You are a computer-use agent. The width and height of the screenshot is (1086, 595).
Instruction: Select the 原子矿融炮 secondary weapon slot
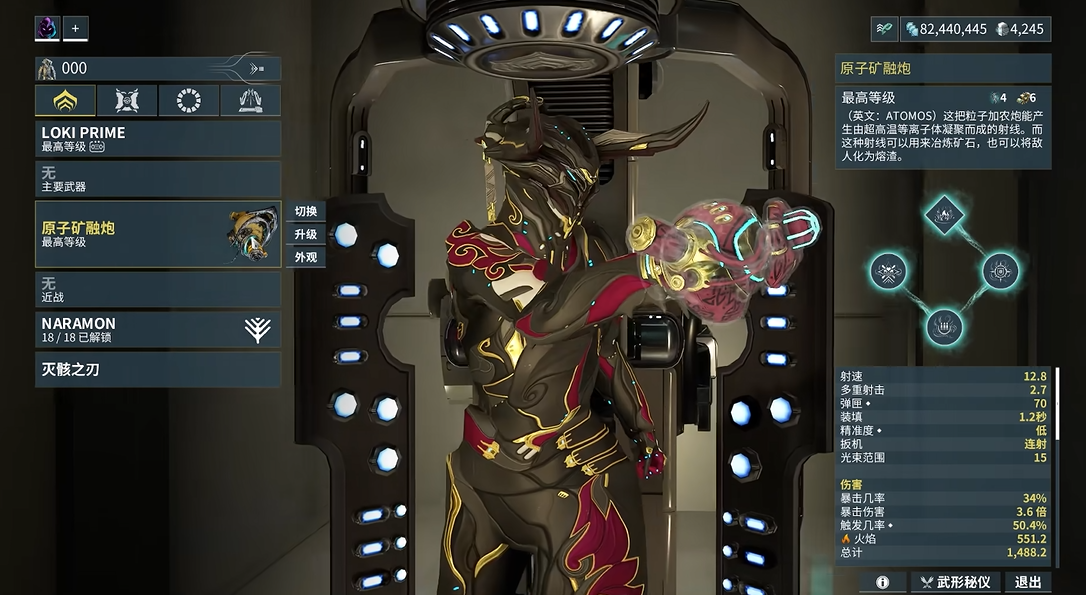tap(157, 234)
